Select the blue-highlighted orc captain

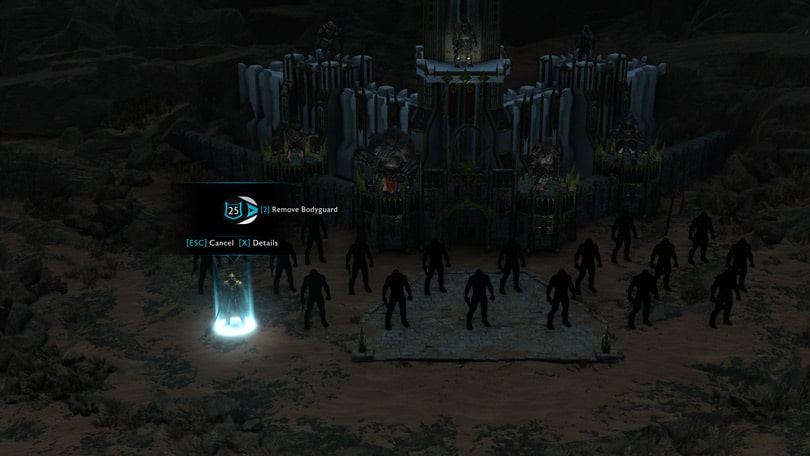(234, 301)
